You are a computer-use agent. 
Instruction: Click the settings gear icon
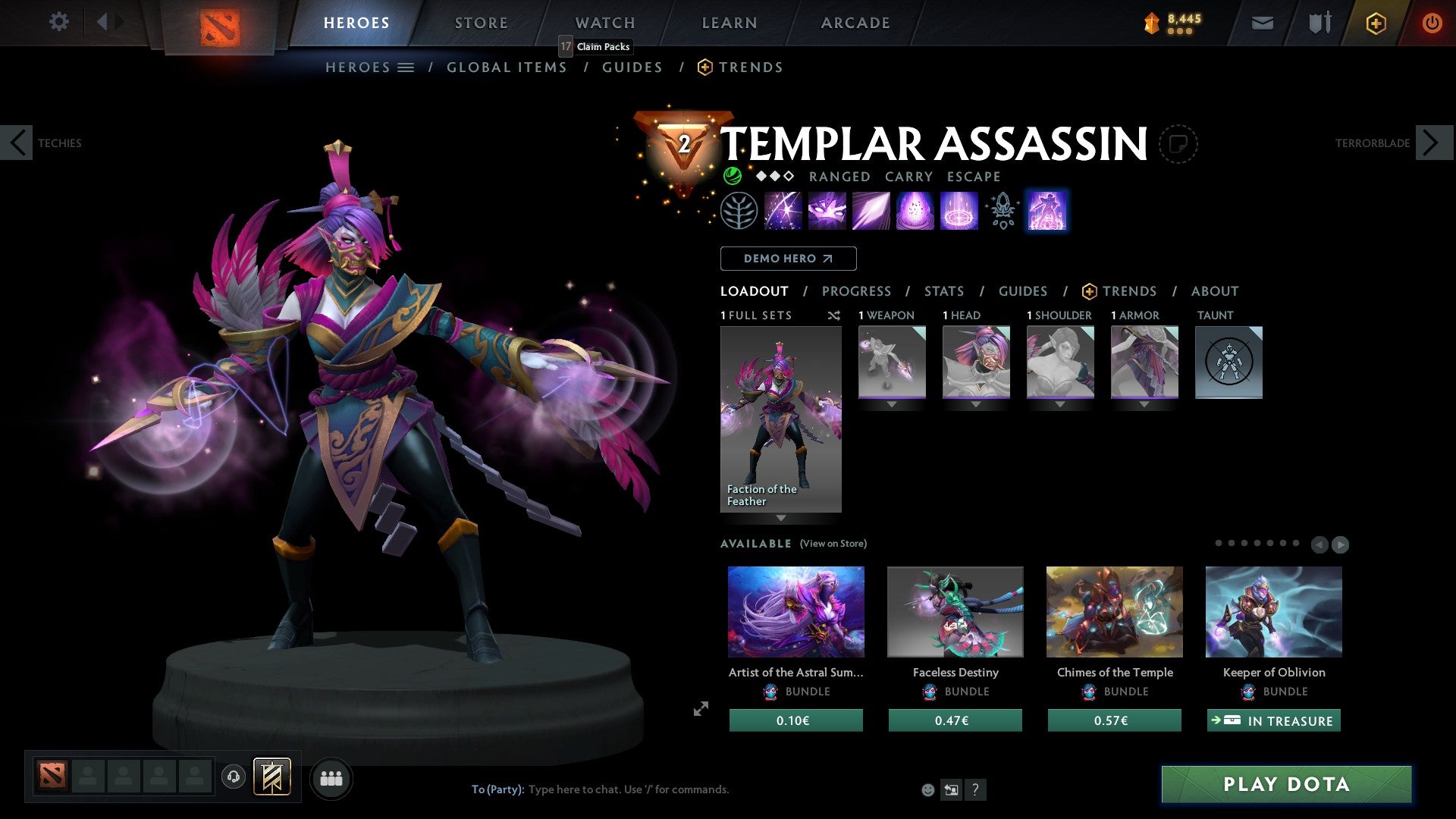coord(58,22)
